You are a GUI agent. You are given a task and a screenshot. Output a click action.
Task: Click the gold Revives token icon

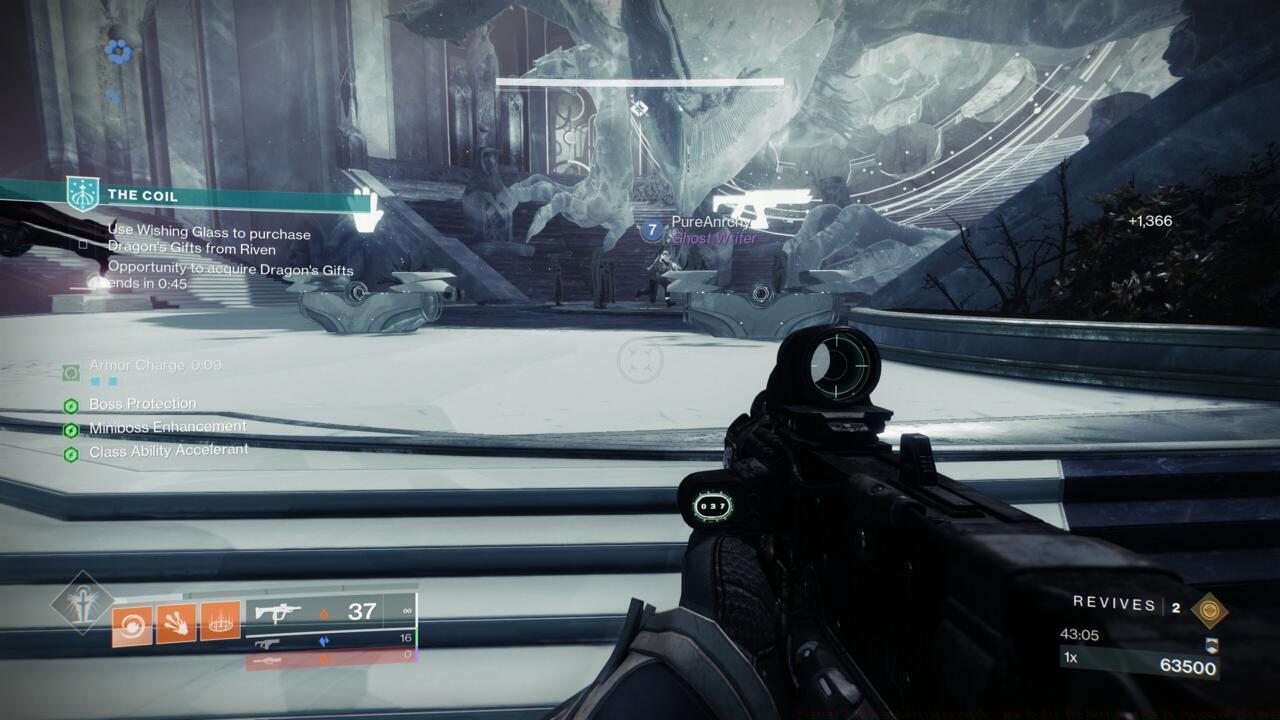1210,609
